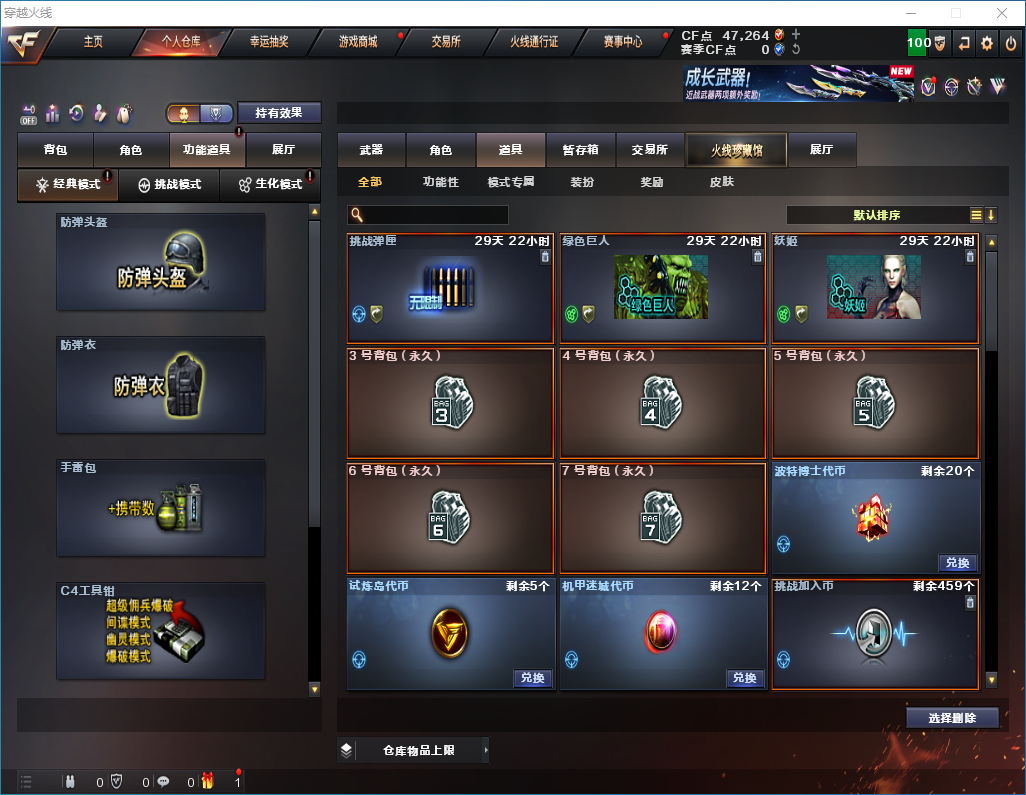Open the 游戏商城 shop menu
This screenshot has height=795, width=1026.
[358, 42]
